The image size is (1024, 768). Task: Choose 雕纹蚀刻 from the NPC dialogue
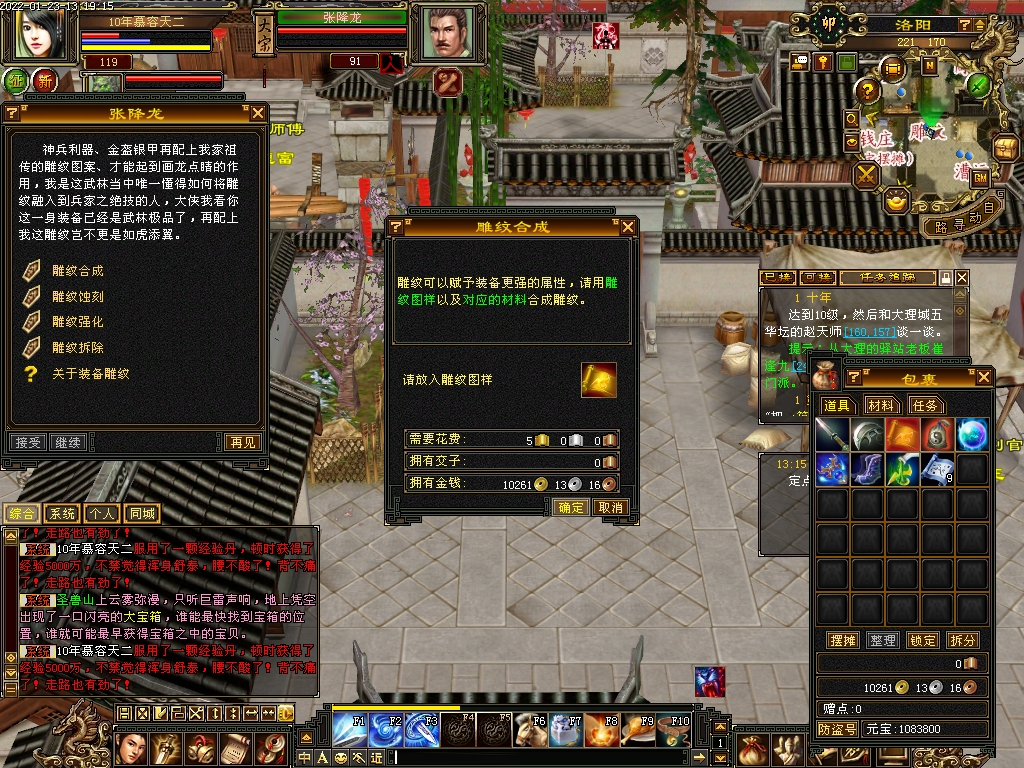[77, 296]
